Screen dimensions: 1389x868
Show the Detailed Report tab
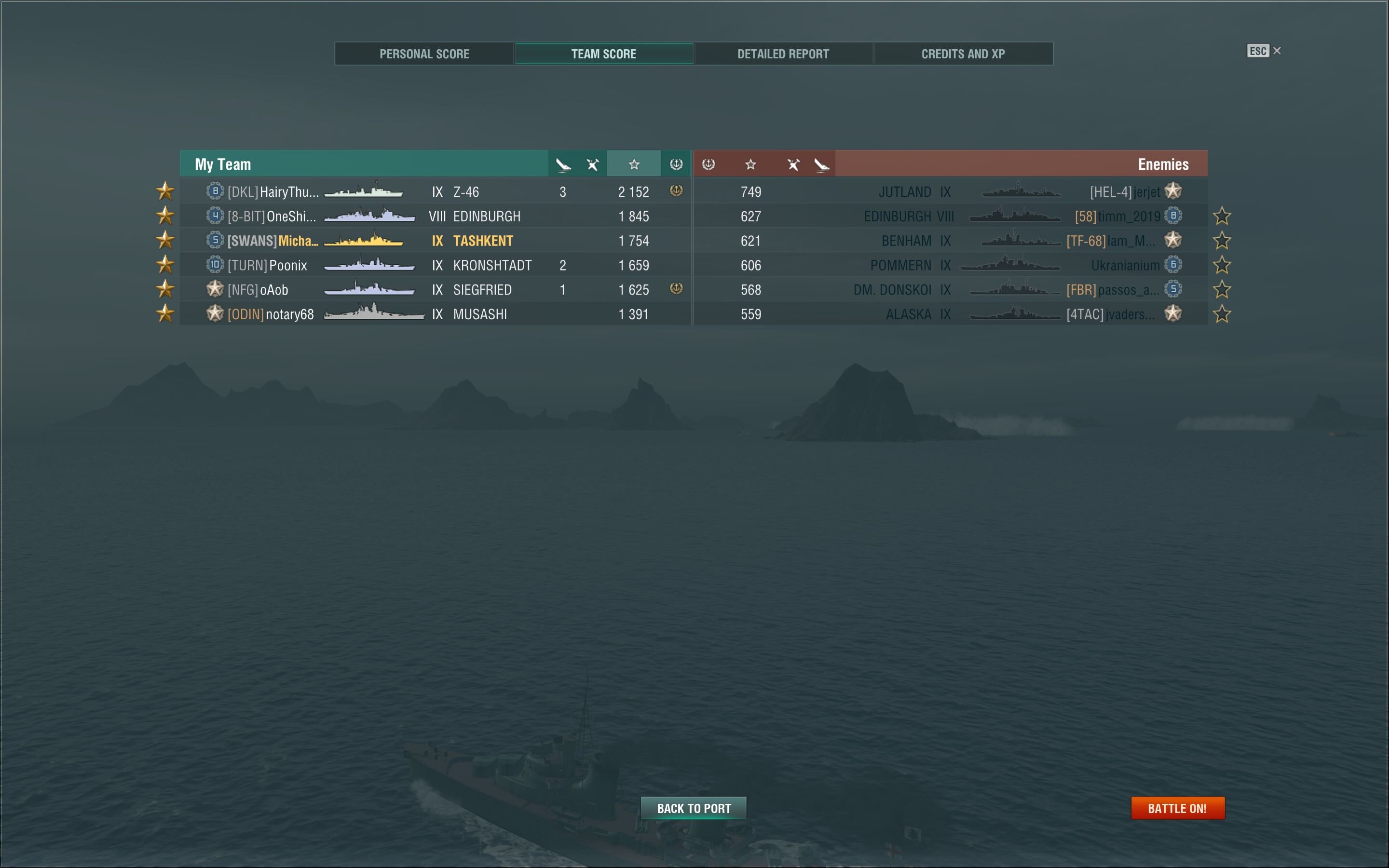pos(783,54)
